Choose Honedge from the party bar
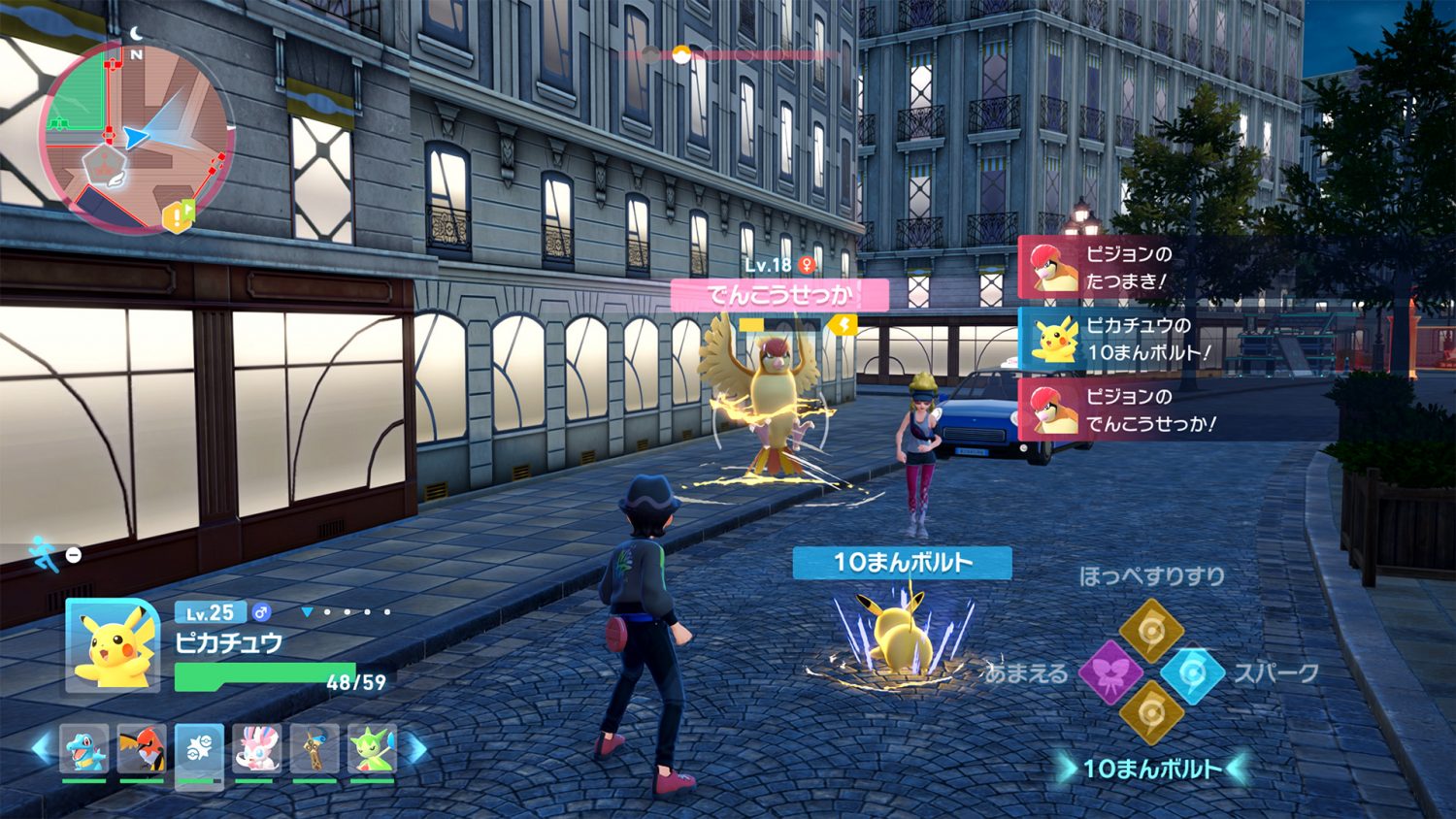The width and height of the screenshot is (1456, 819). tap(314, 750)
